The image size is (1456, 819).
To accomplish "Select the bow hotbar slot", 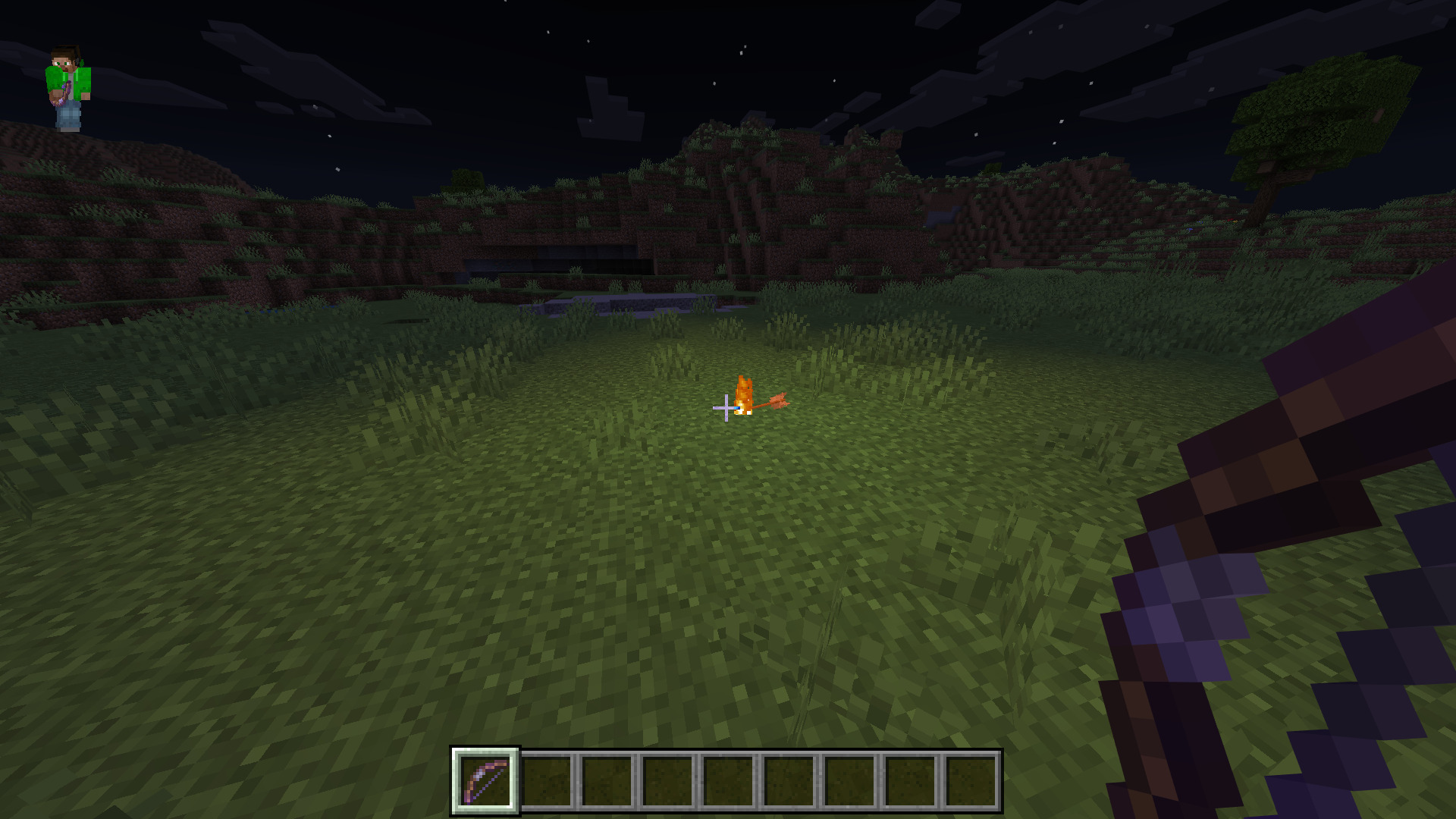I will 485,780.
